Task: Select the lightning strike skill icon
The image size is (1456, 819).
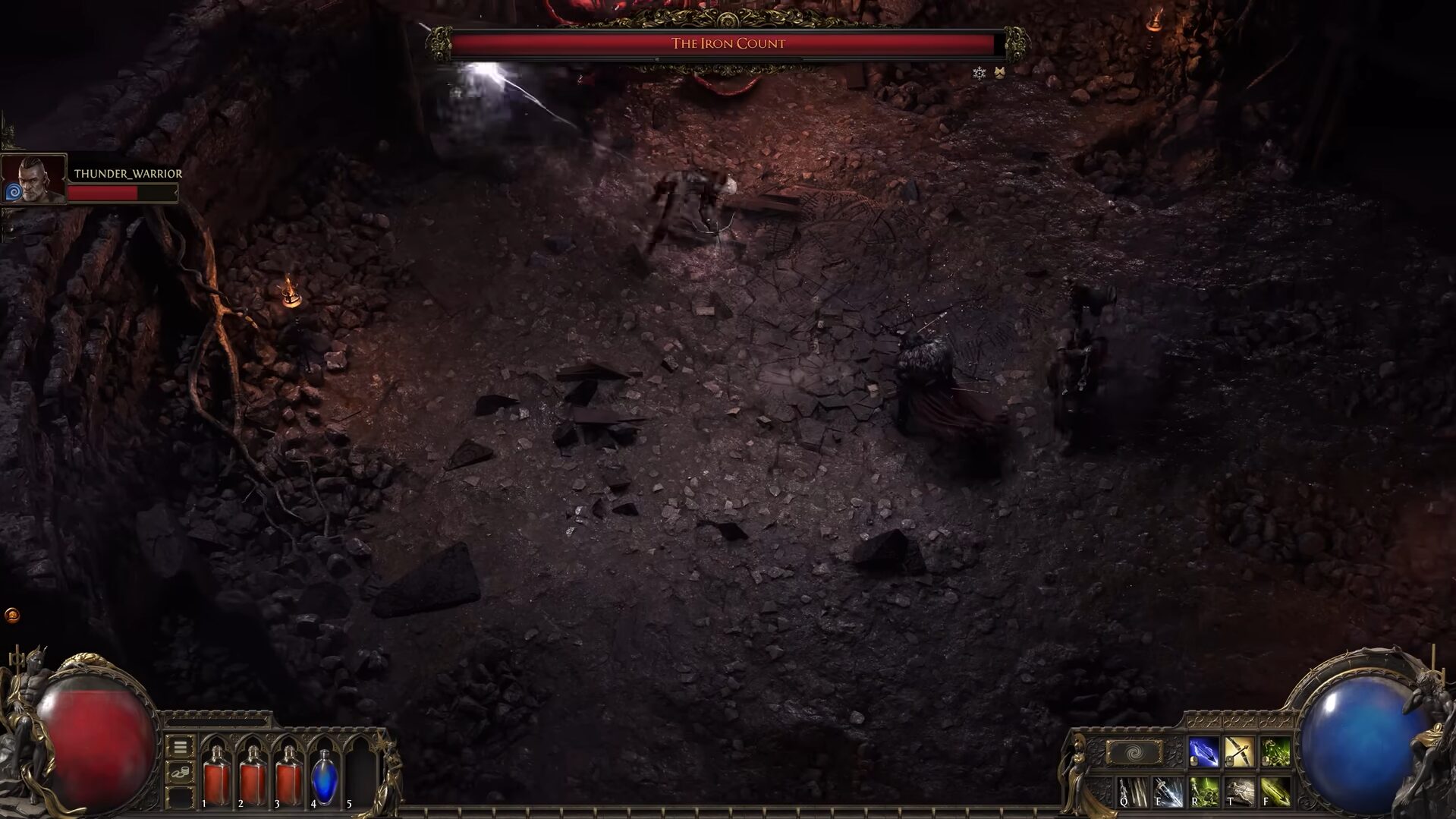Action: 1203,752
